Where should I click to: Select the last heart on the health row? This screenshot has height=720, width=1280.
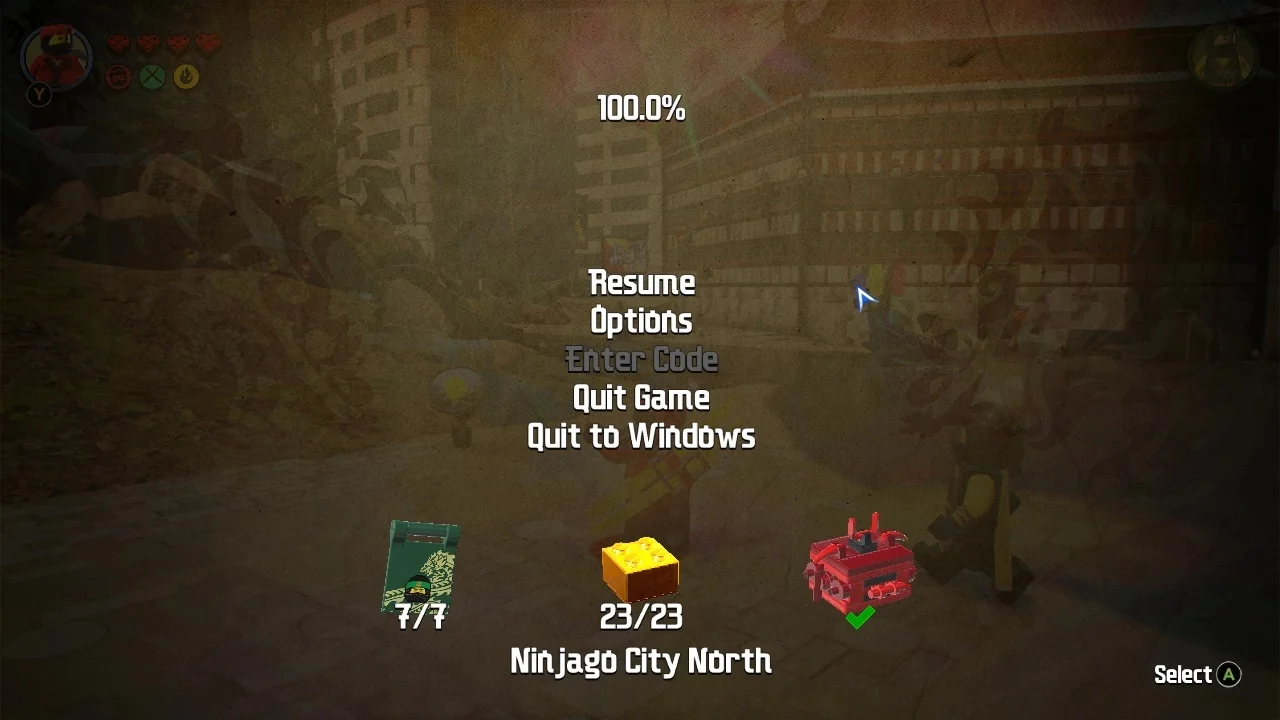209,43
